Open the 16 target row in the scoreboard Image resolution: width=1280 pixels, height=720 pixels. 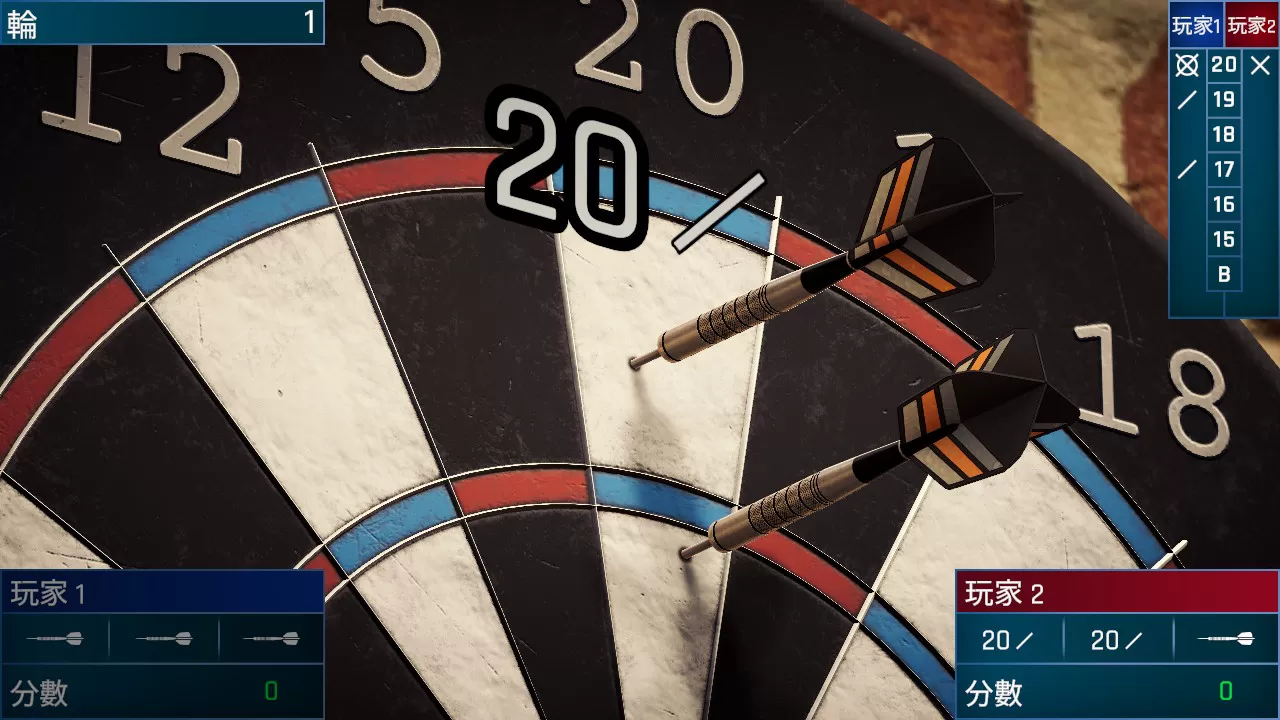(1223, 204)
